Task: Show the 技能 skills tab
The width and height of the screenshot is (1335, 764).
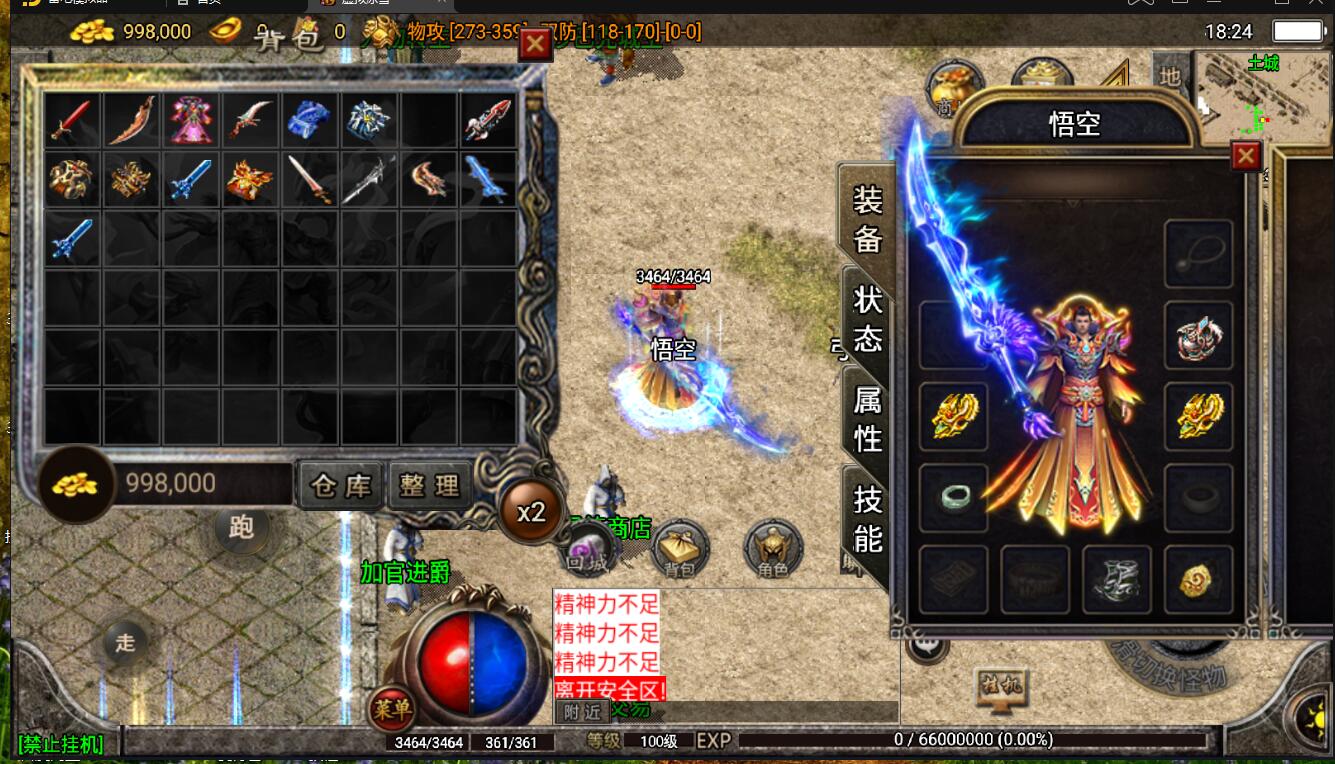Action: click(x=867, y=518)
